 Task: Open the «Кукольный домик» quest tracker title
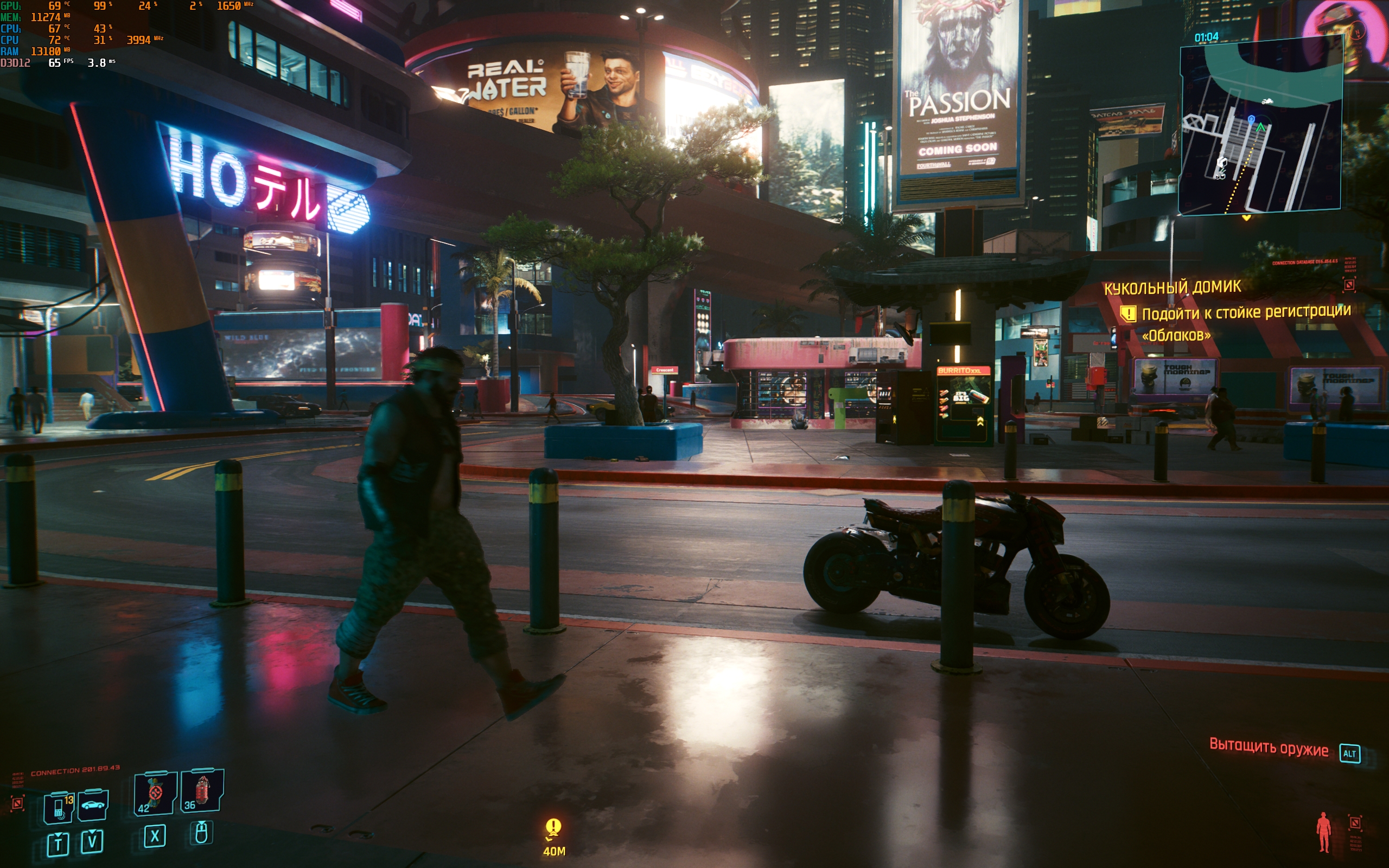click(1172, 287)
